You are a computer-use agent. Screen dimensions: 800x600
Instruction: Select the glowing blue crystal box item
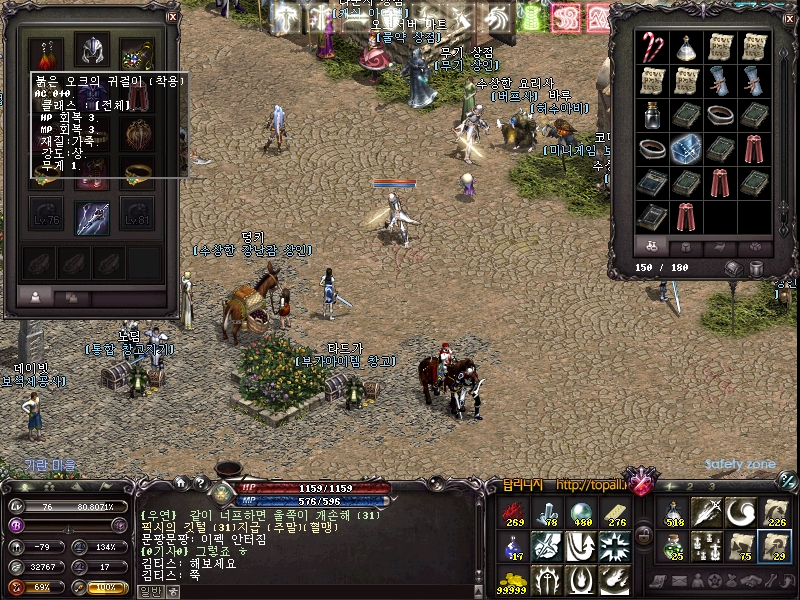coord(686,148)
